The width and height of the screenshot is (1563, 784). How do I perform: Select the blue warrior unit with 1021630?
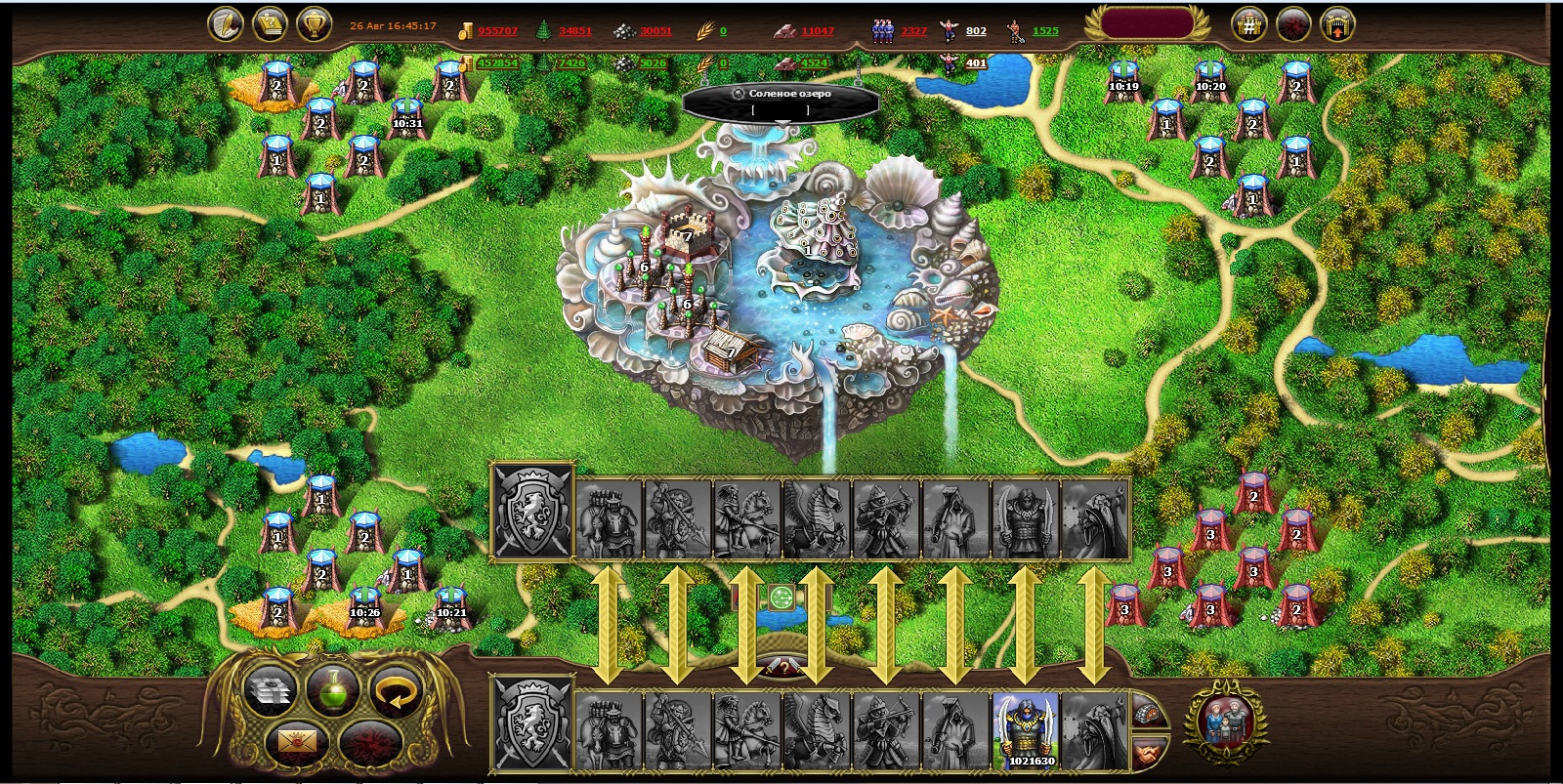(x=1026, y=730)
